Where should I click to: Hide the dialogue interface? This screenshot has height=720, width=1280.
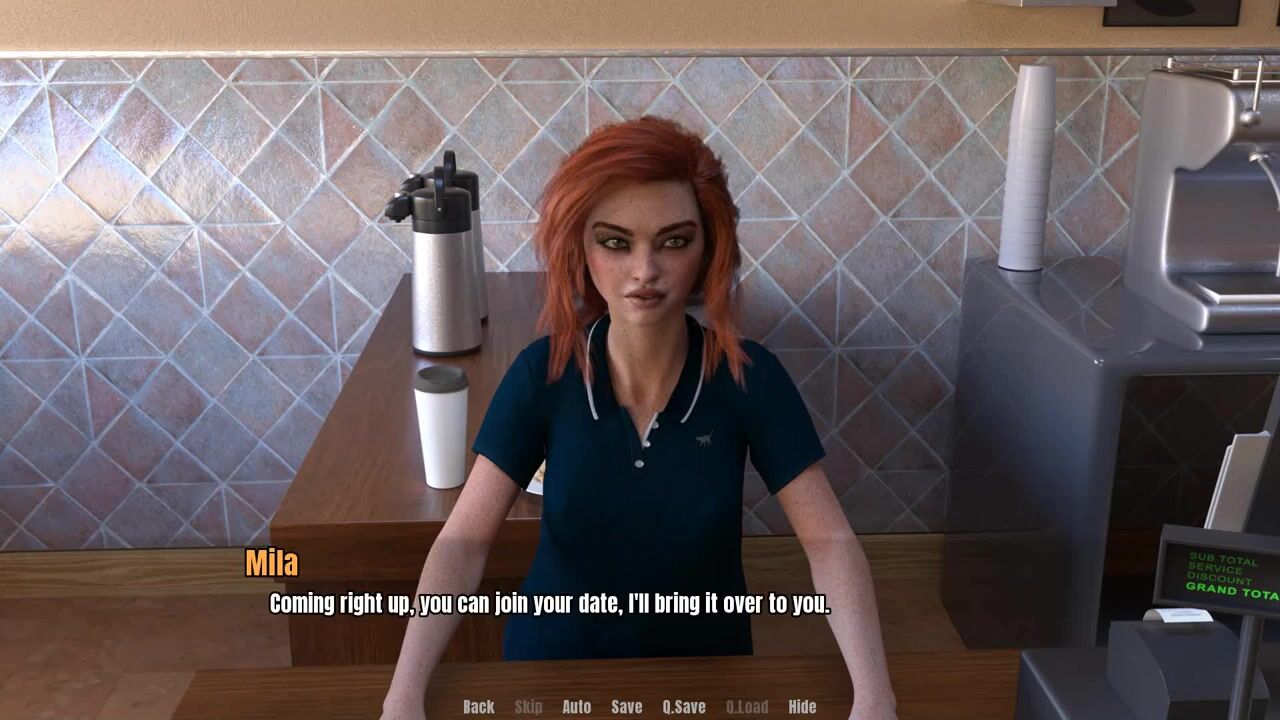[x=802, y=707]
